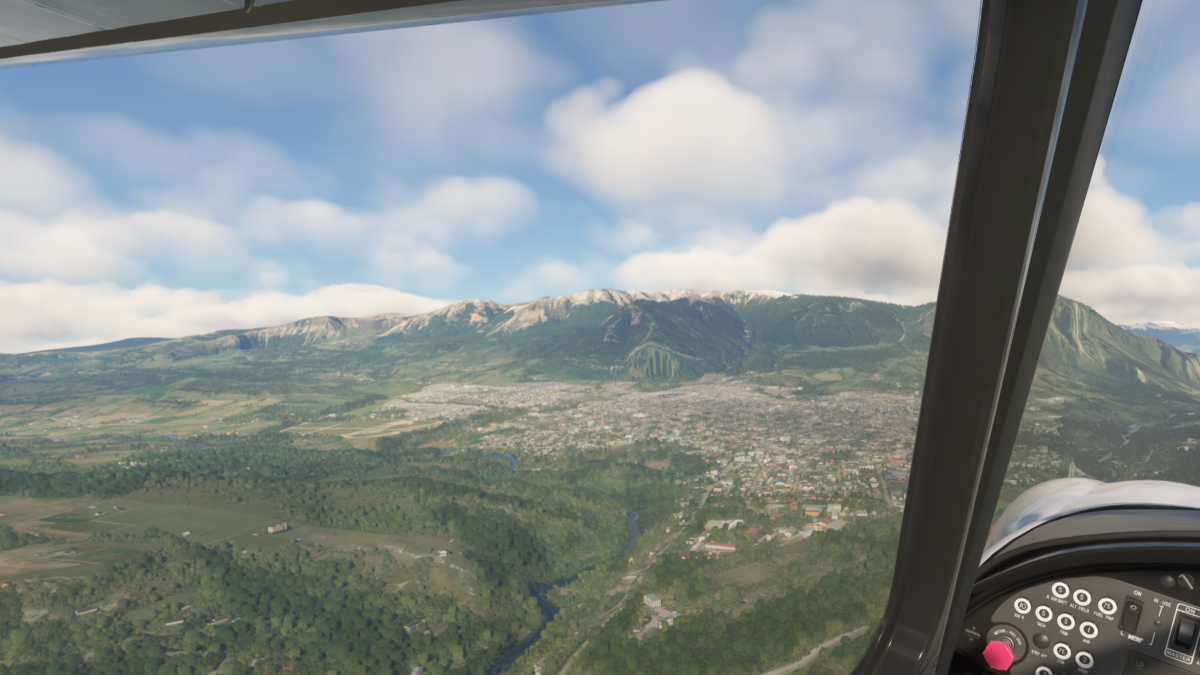1200x675 pixels.
Task: Toggle the FUEL PMP circuit breaker
Action: tap(1107, 606)
